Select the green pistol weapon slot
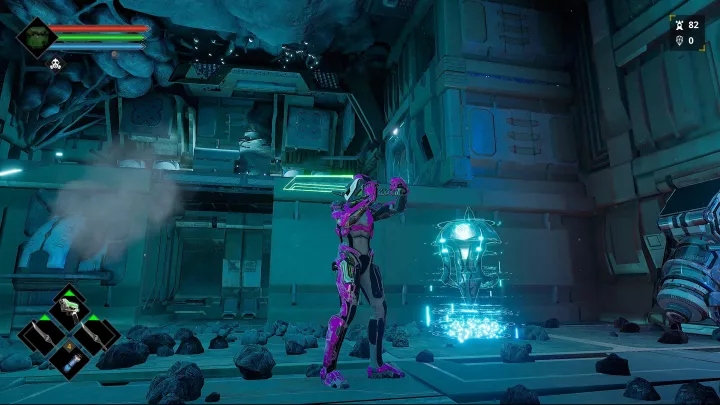Image resolution: width=720 pixels, height=405 pixels. tap(69, 308)
